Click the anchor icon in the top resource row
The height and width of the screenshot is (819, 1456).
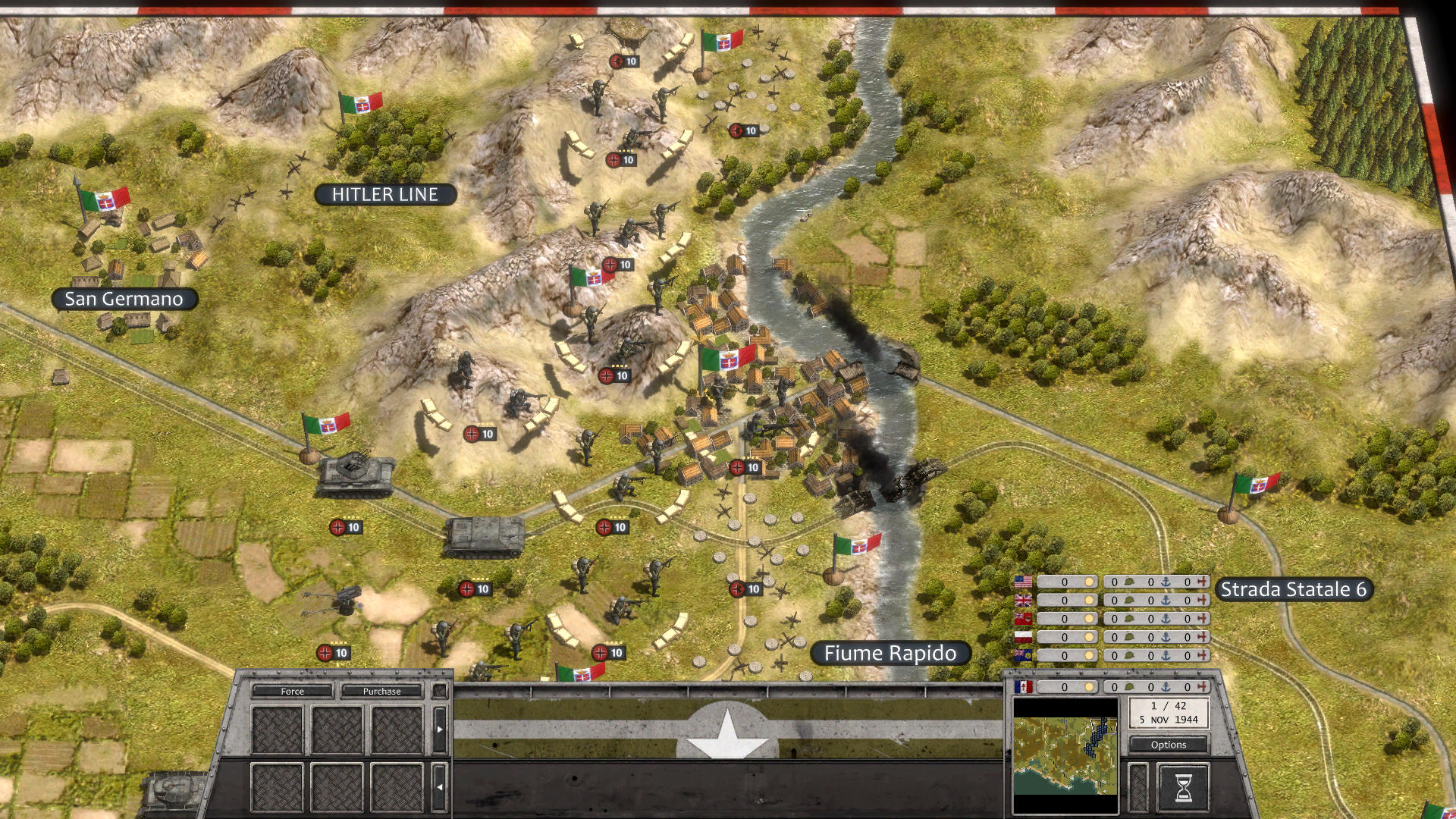click(1167, 582)
